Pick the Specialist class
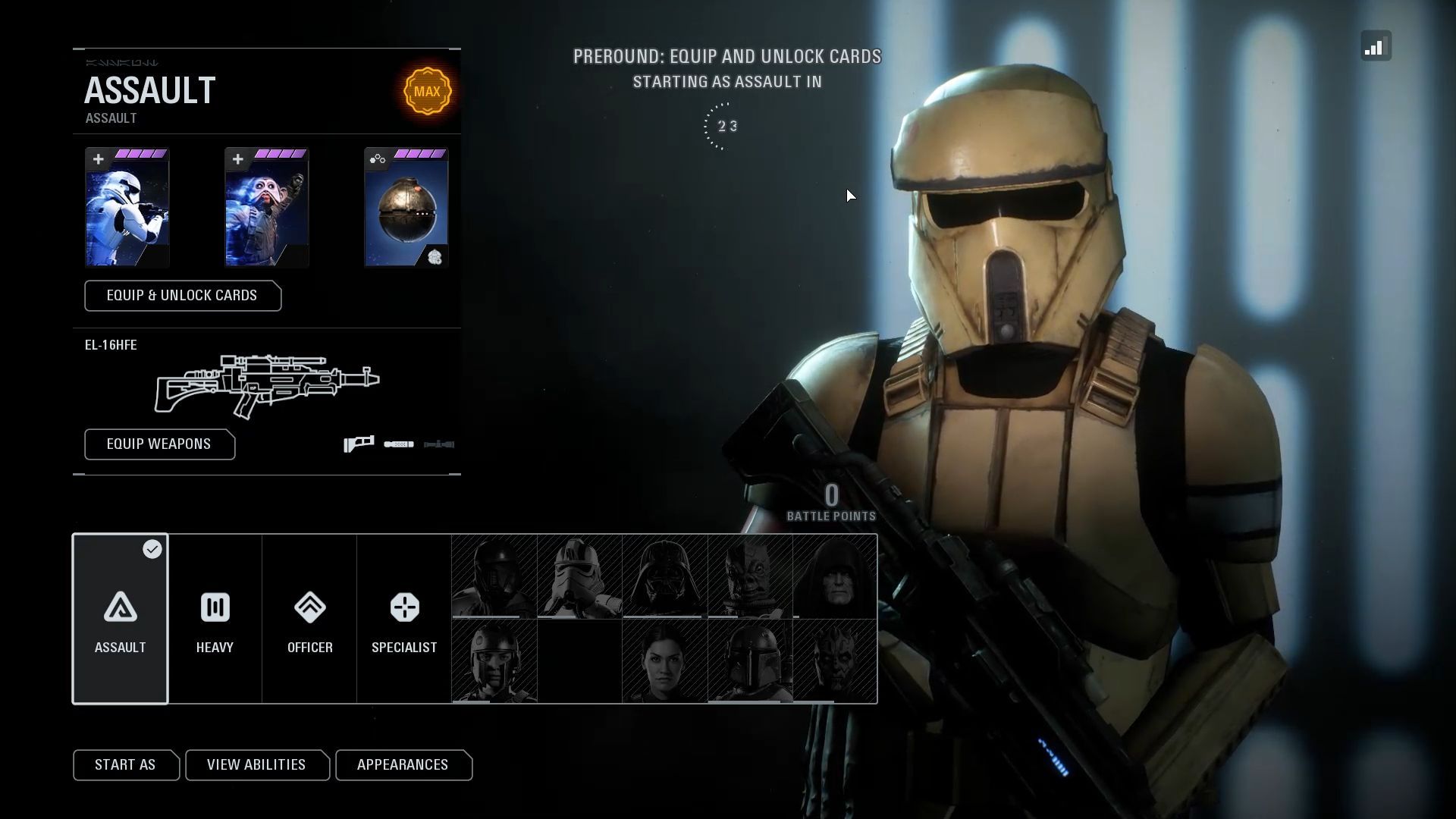This screenshot has width=1456, height=819. [404, 619]
